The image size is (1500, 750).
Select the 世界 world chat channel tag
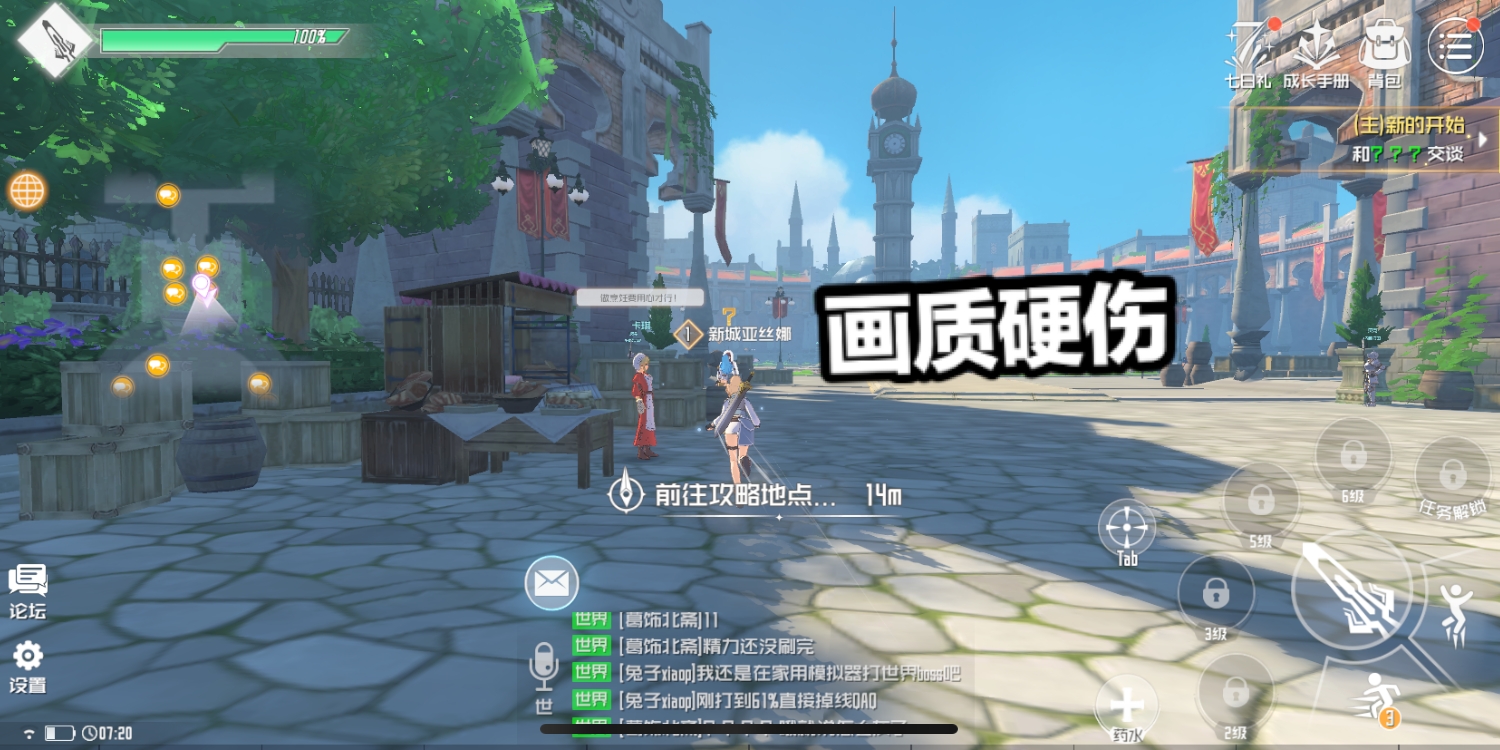tap(592, 621)
